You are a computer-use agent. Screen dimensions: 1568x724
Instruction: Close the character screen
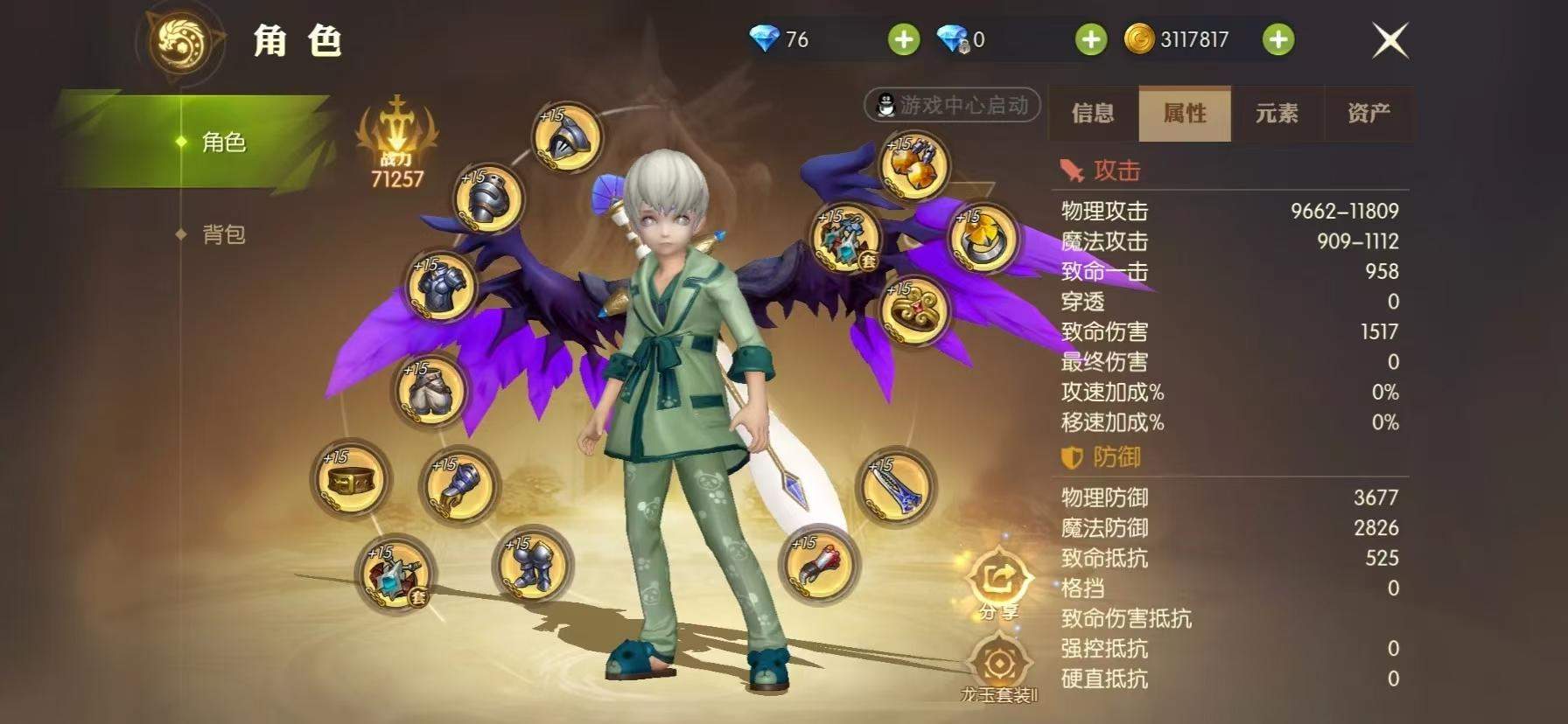1389,40
